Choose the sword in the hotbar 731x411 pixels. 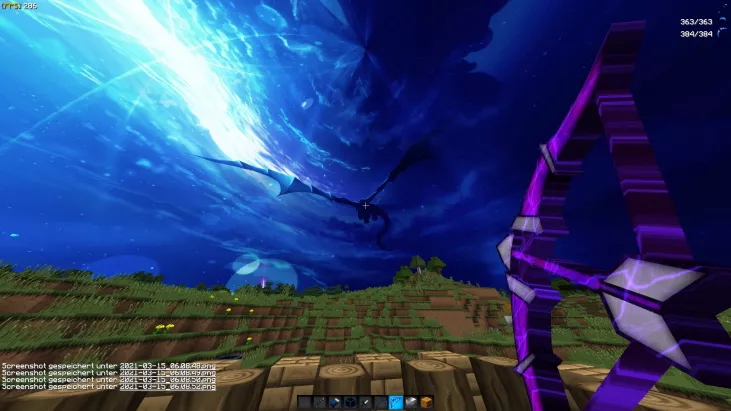[365, 402]
